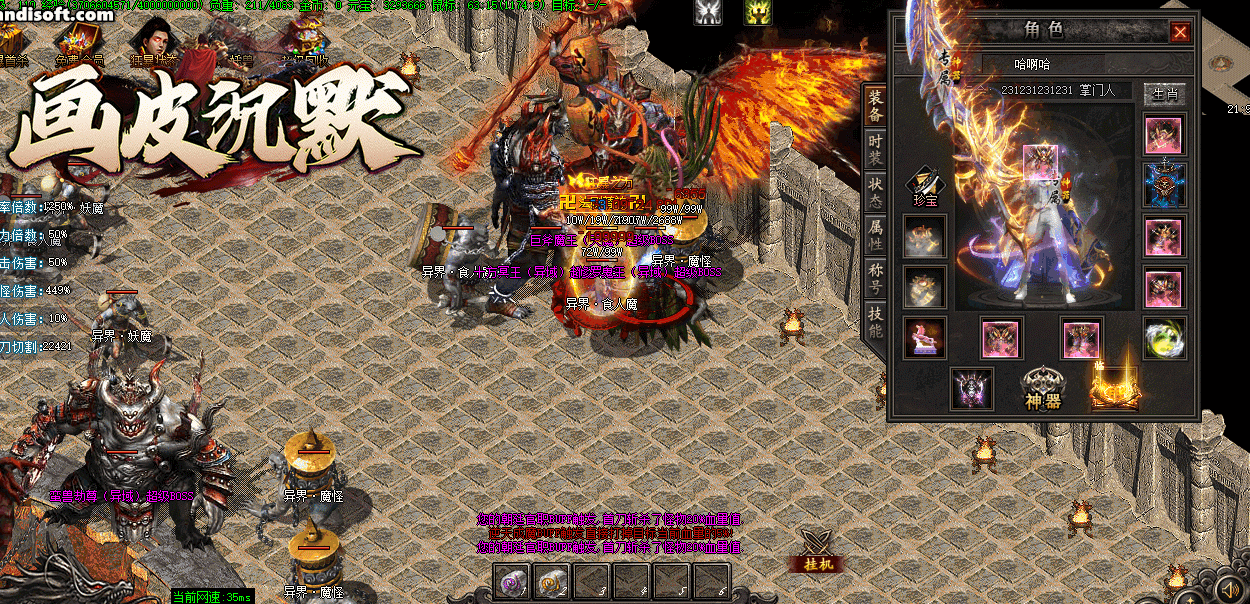Viewport: 1250px width, 604px height.
Task: Select the green-yellow orb equipment slot
Action: 1164,338
